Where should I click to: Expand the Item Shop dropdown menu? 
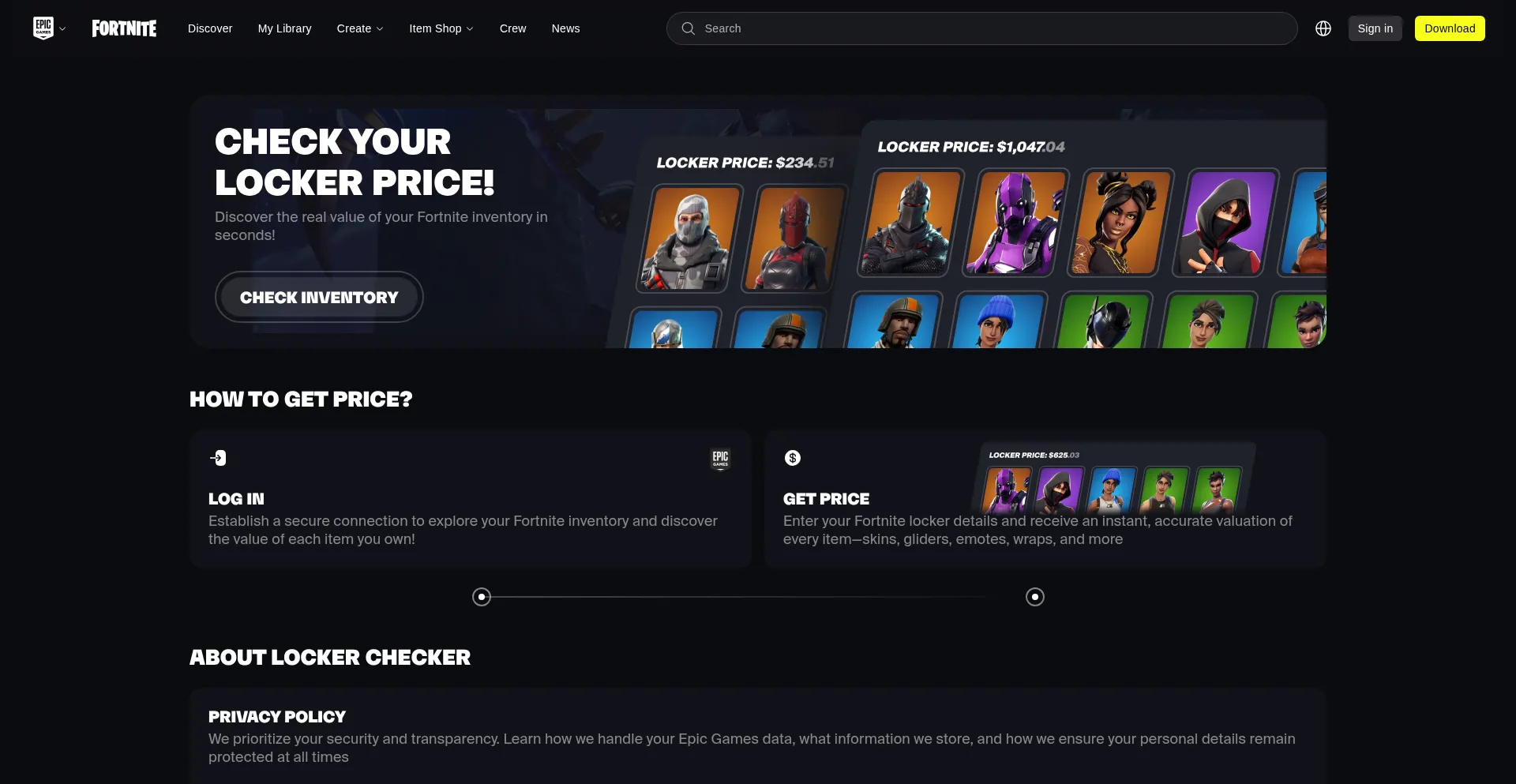tap(441, 28)
